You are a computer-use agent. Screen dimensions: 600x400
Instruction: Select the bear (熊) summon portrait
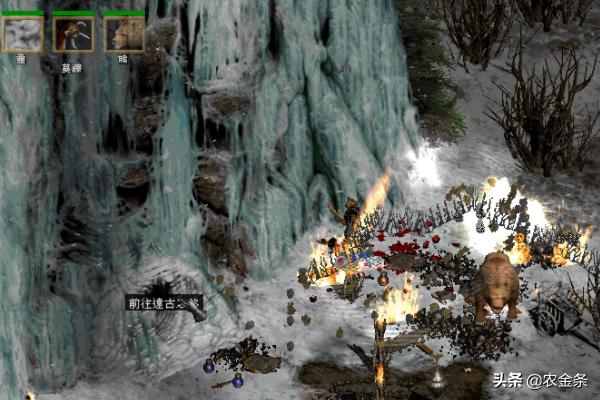coord(124,34)
